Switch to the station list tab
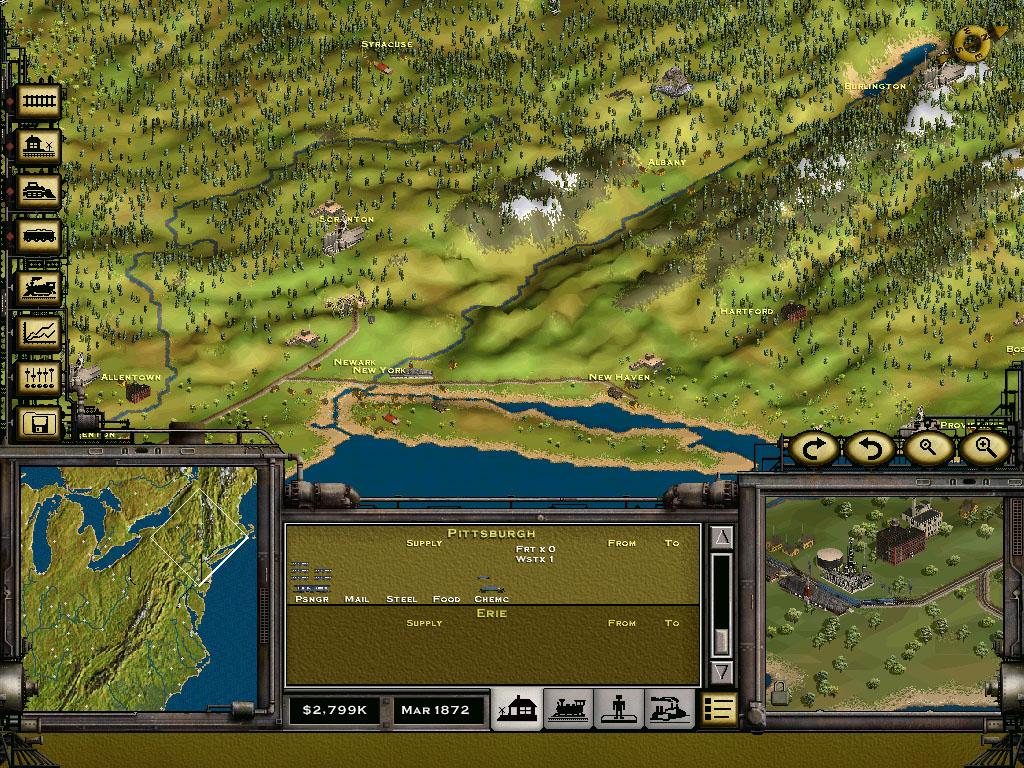Screen dimensions: 1024x768 point(519,710)
